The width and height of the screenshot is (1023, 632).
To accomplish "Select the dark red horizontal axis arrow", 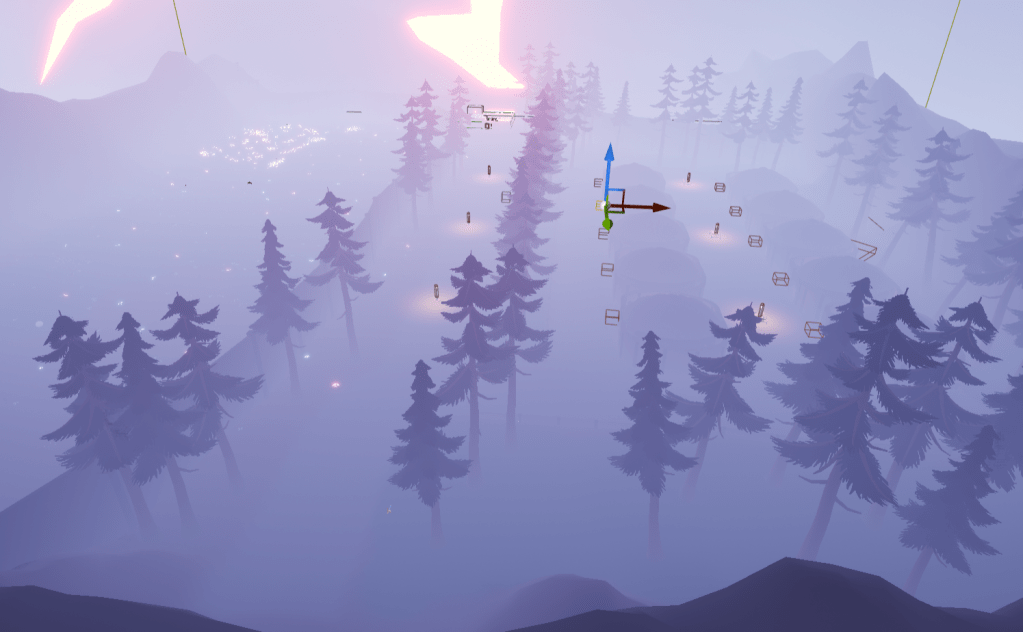I will pyautogui.click(x=658, y=207).
